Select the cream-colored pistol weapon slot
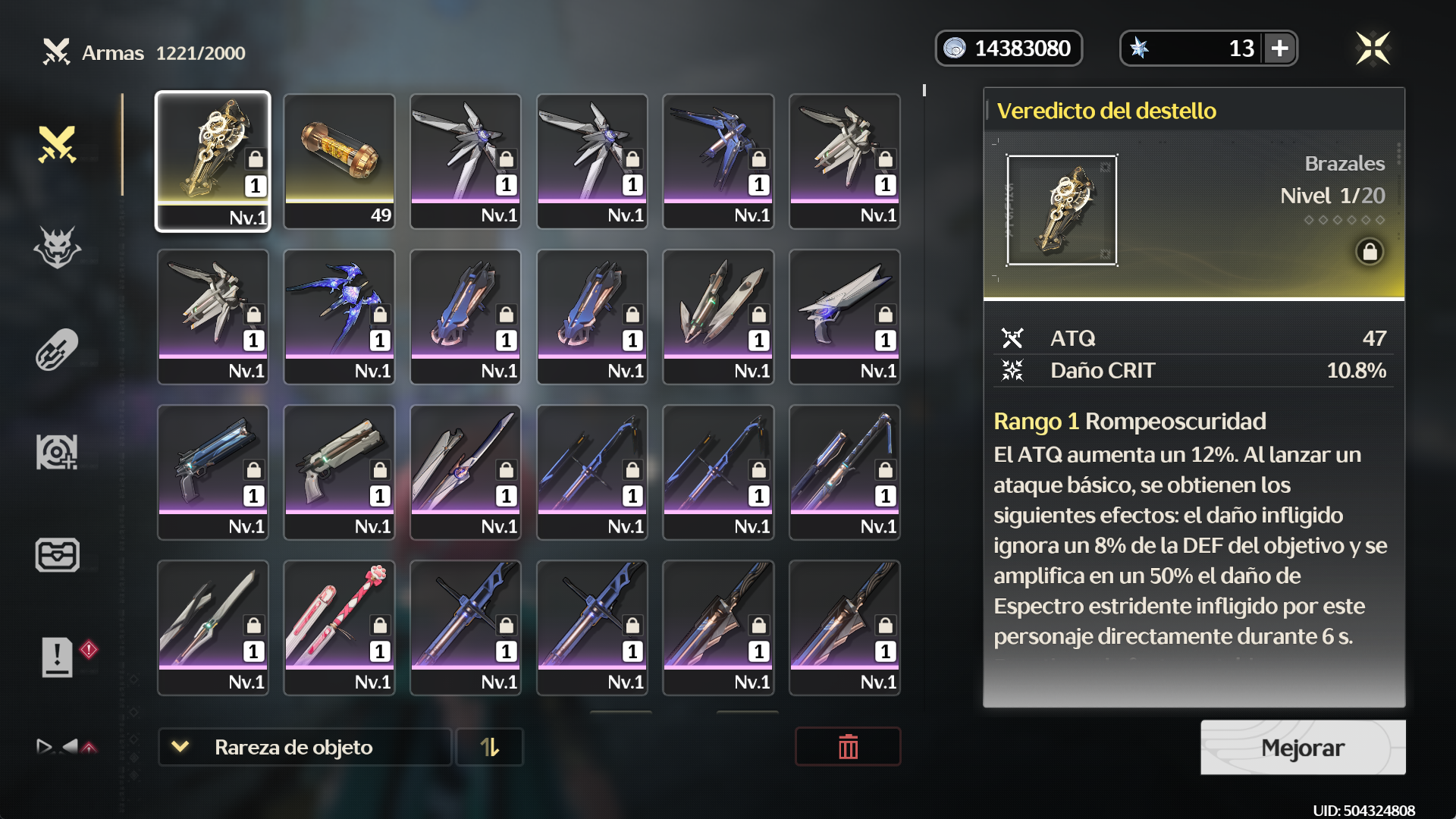The height and width of the screenshot is (819, 1456). point(339,472)
